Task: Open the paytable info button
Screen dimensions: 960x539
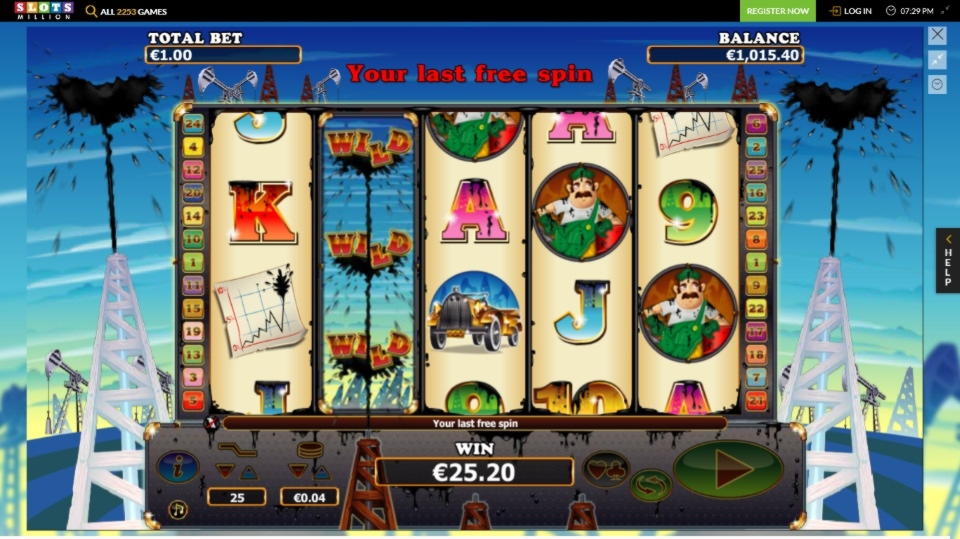Action: pos(178,467)
